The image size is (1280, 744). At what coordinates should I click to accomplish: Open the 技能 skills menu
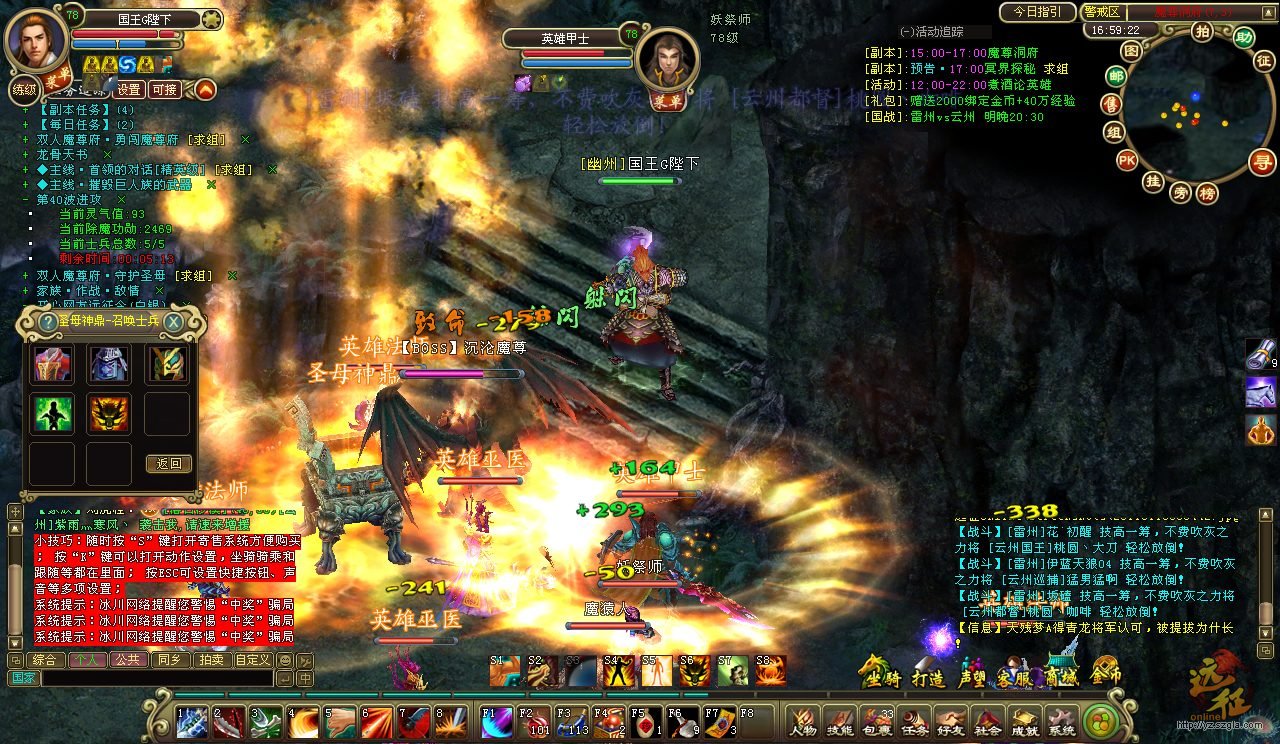(x=840, y=721)
